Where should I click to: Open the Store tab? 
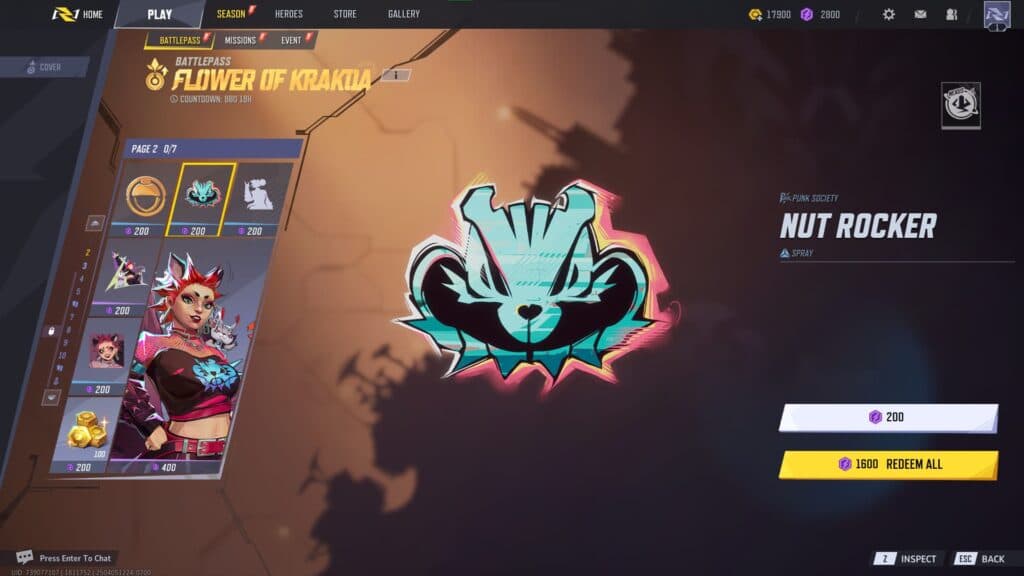(345, 14)
